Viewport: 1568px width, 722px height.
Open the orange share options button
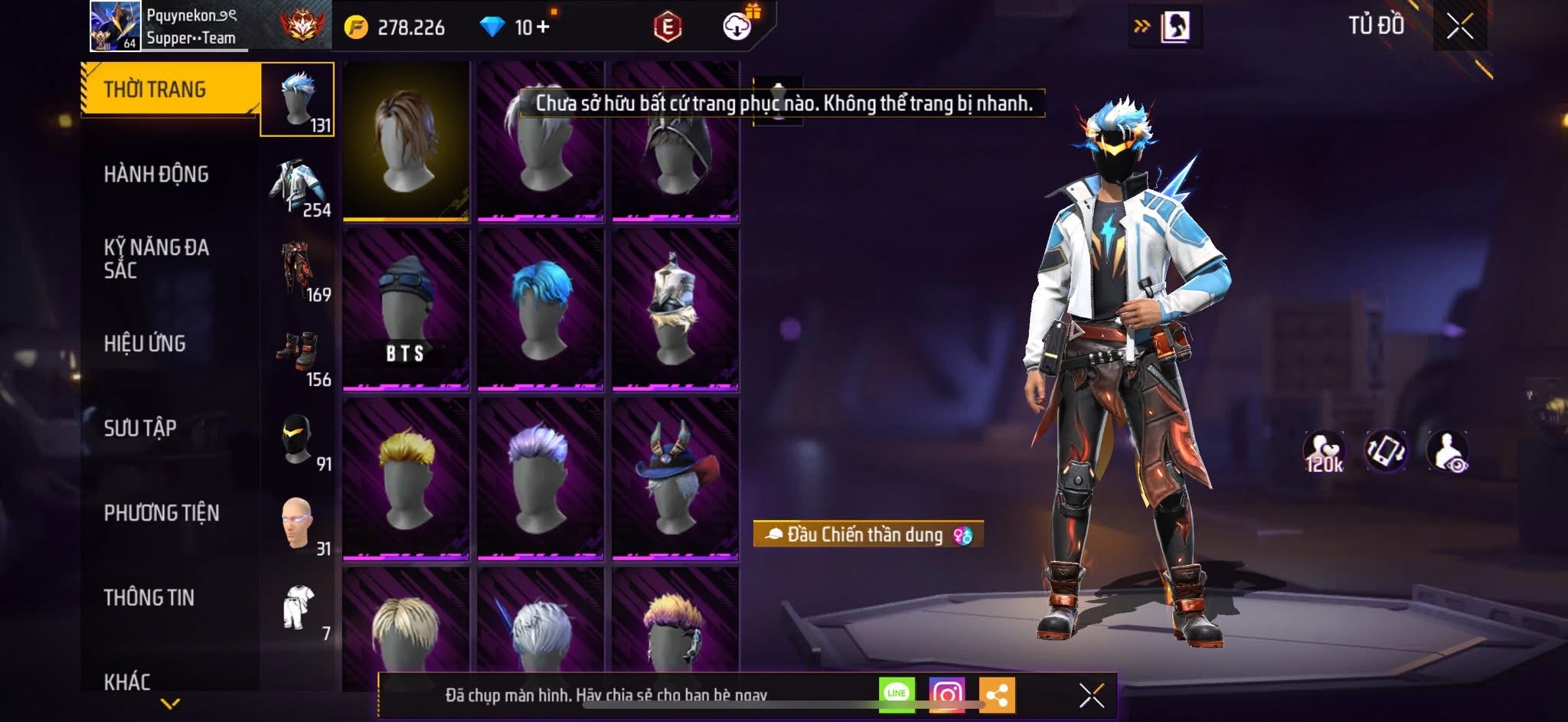pos(997,695)
